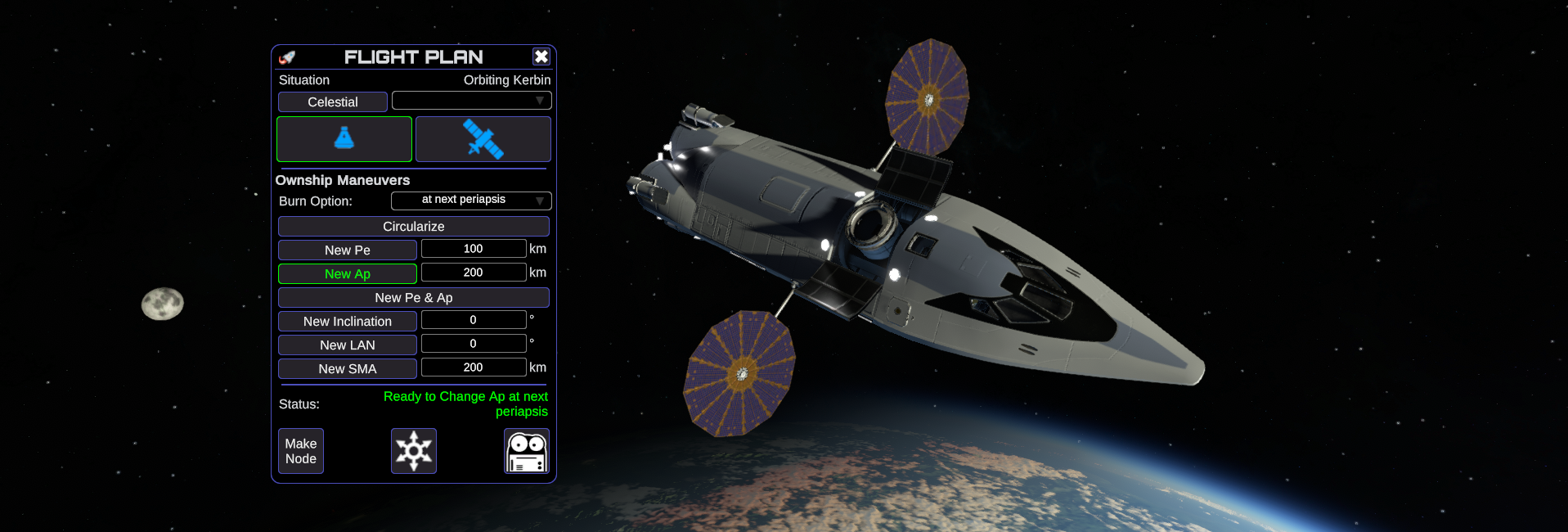The image size is (1568, 532).
Task: Focus the New Ap altitude field
Action: click(473, 273)
